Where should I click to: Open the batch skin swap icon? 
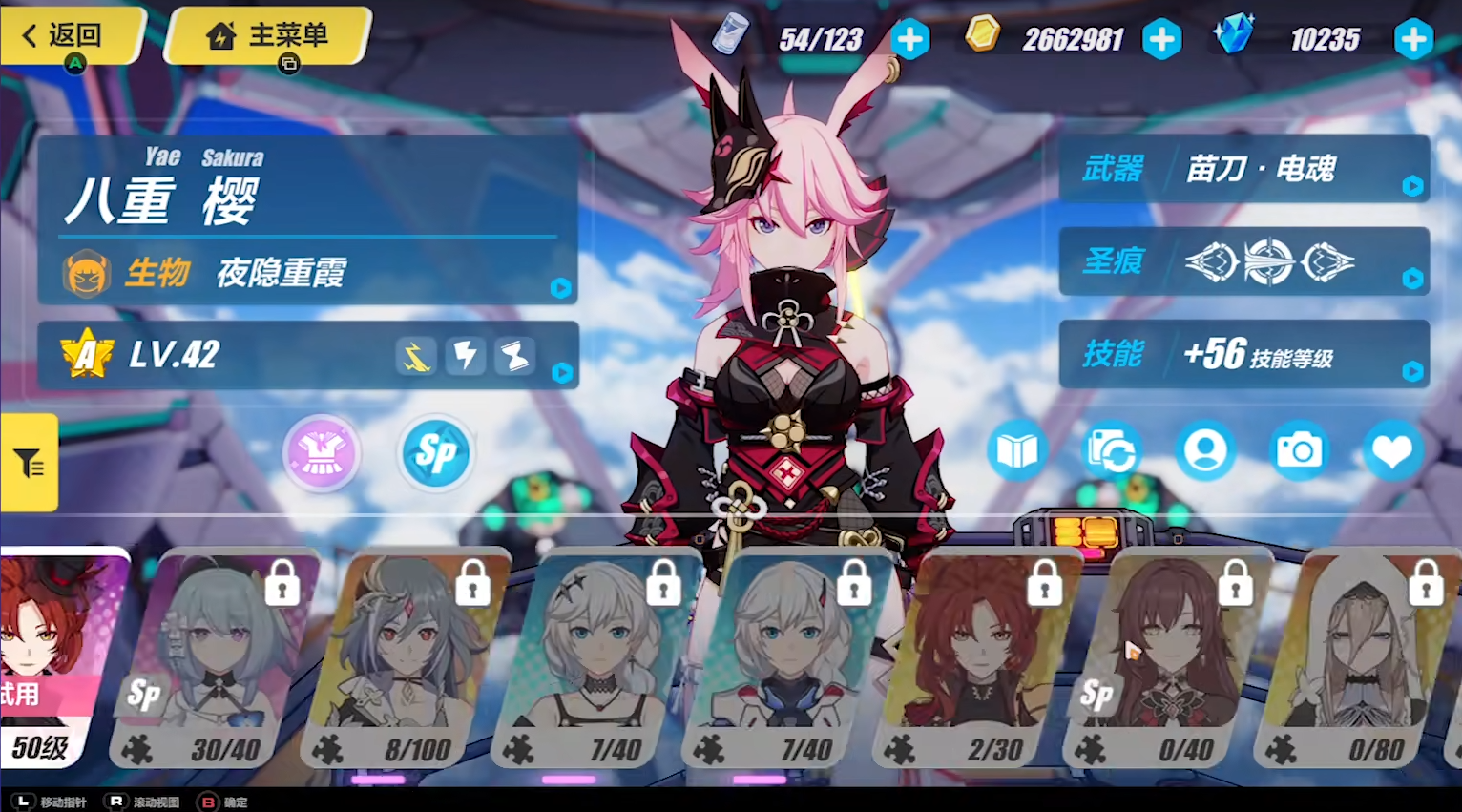1111,449
